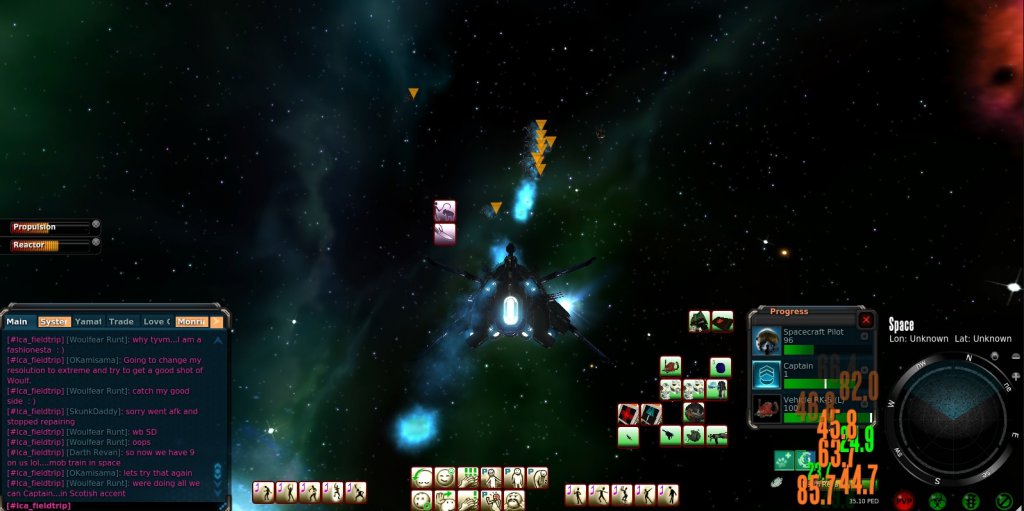This screenshot has height=511, width=1024.
Task: Select the Trade chat tab
Action: 121,322
